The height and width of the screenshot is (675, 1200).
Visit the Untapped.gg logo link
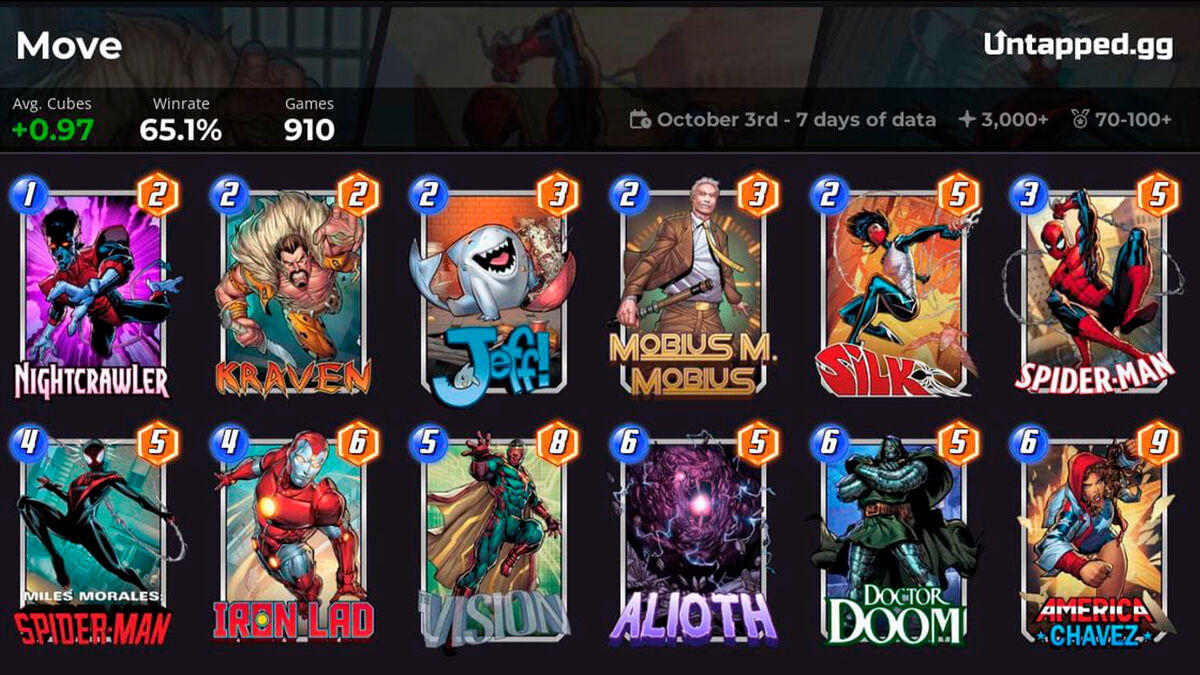[1077, 44]
